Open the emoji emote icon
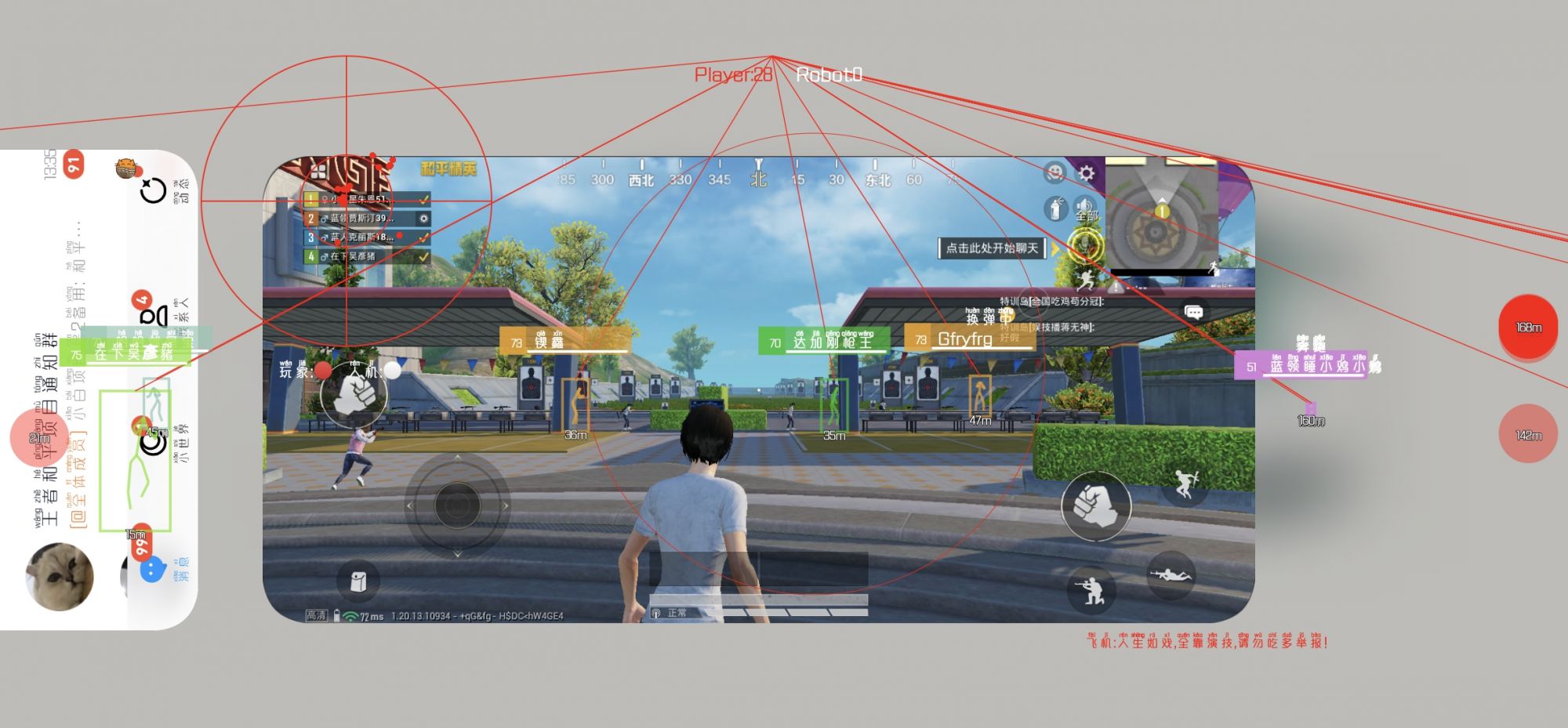This screenshot has width=1568, height=728. [1055, 172]
